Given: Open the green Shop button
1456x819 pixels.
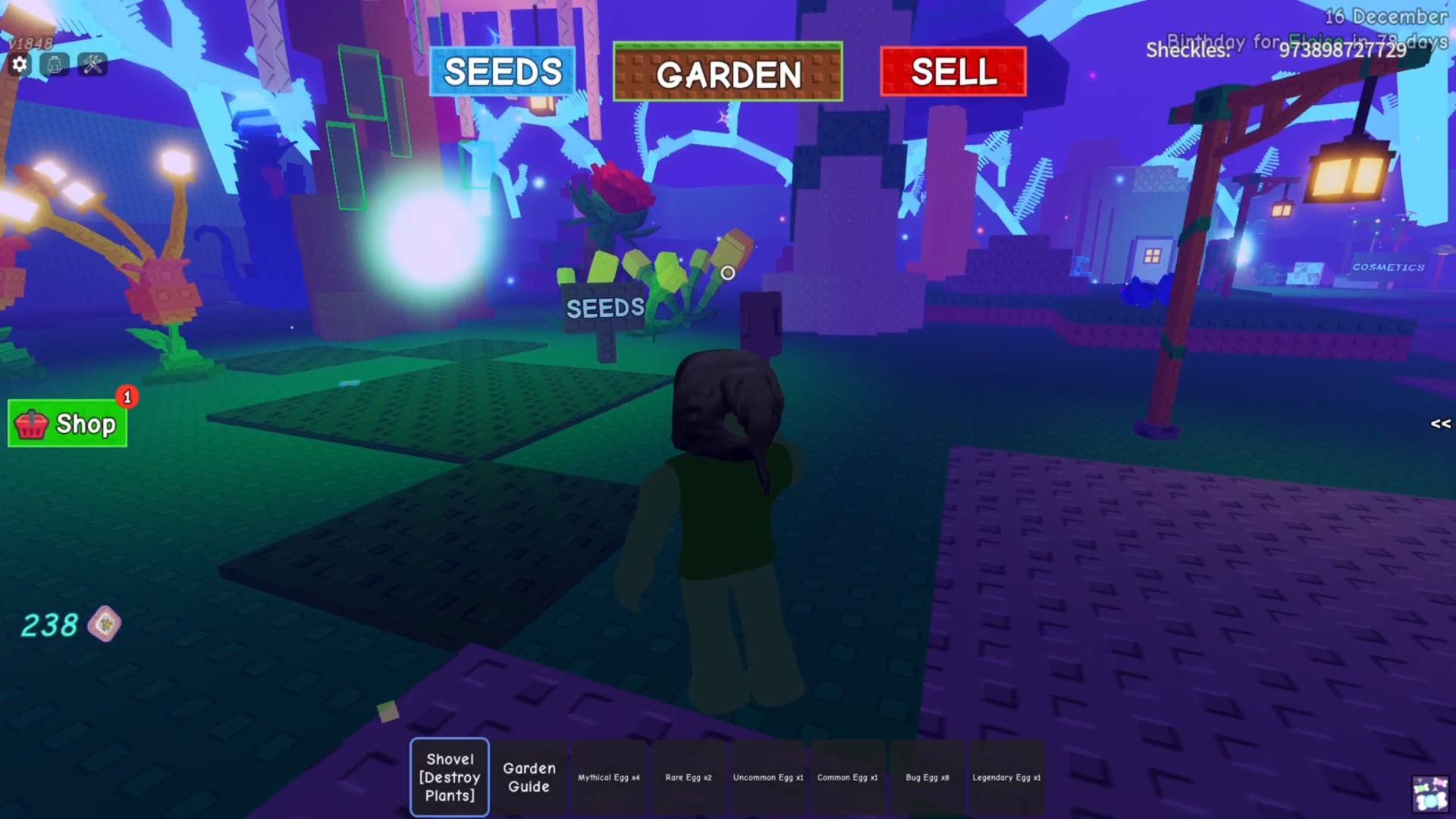Looking at the screenshot, I should click(x=68, y=423).
